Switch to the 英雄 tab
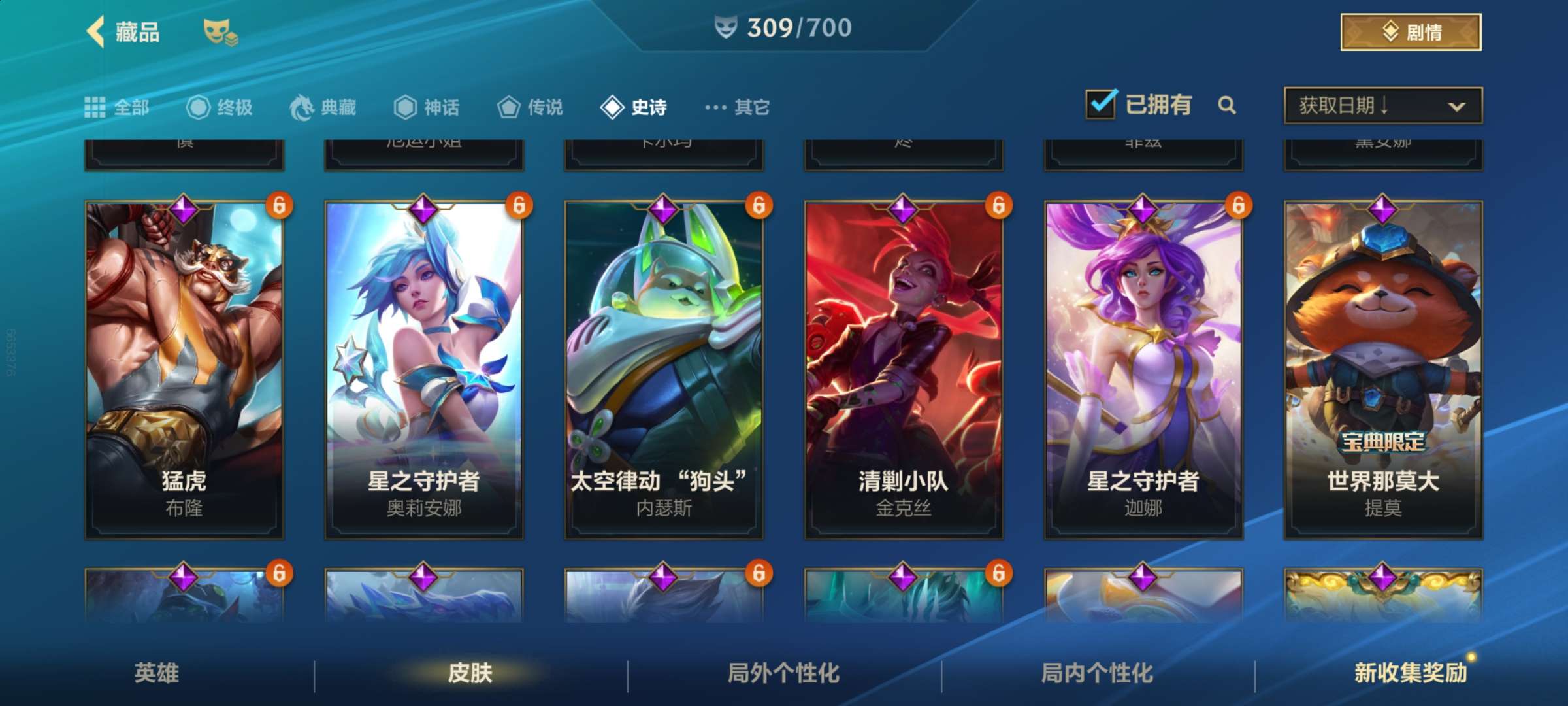Screen dimensions: 1568x706 pos(157,673)
